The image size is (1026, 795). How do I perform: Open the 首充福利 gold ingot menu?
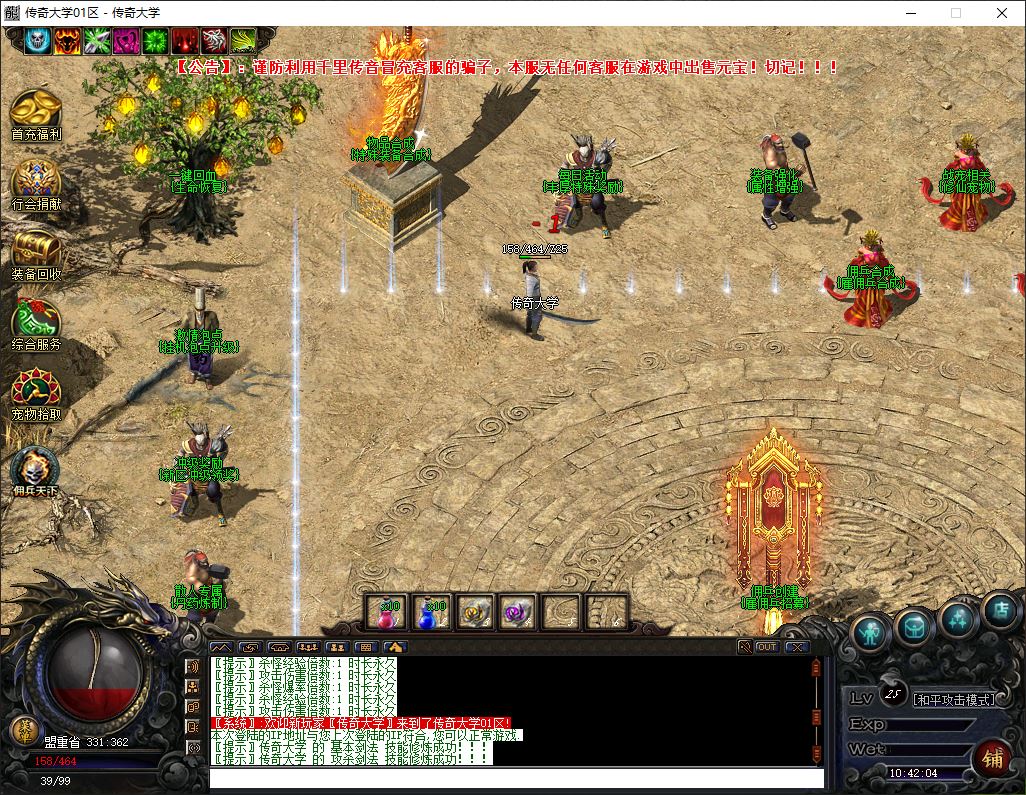pyautogui.click(x=36, y=110)
